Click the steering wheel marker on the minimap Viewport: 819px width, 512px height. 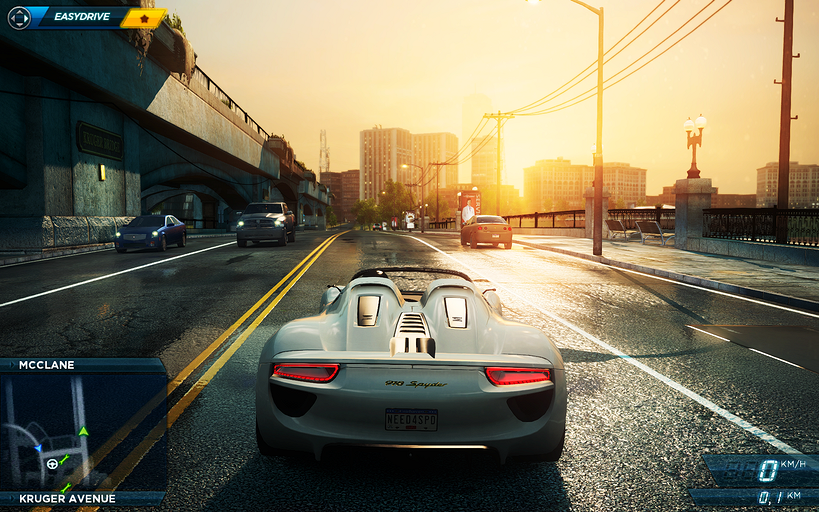[x=52, y=464]
